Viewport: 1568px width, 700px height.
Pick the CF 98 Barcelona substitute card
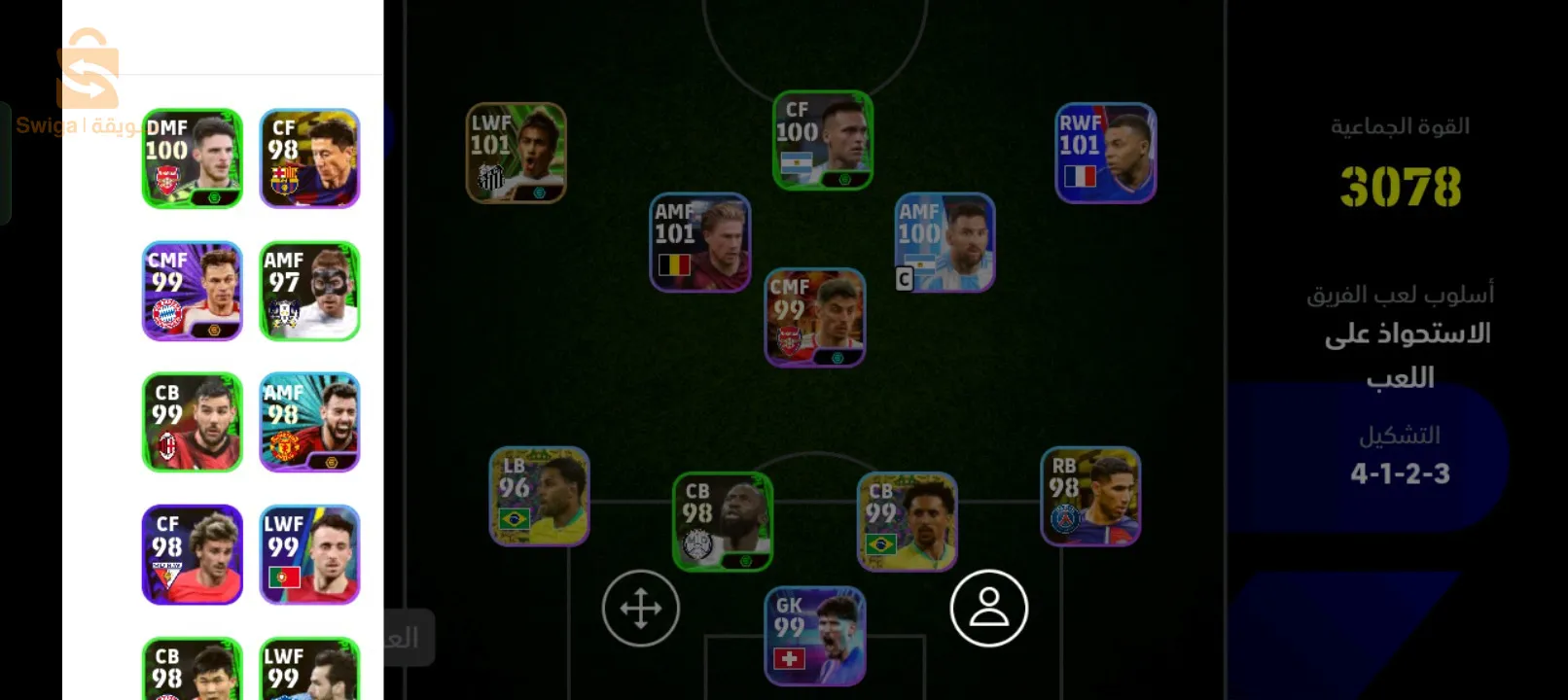tap(309, 158)
